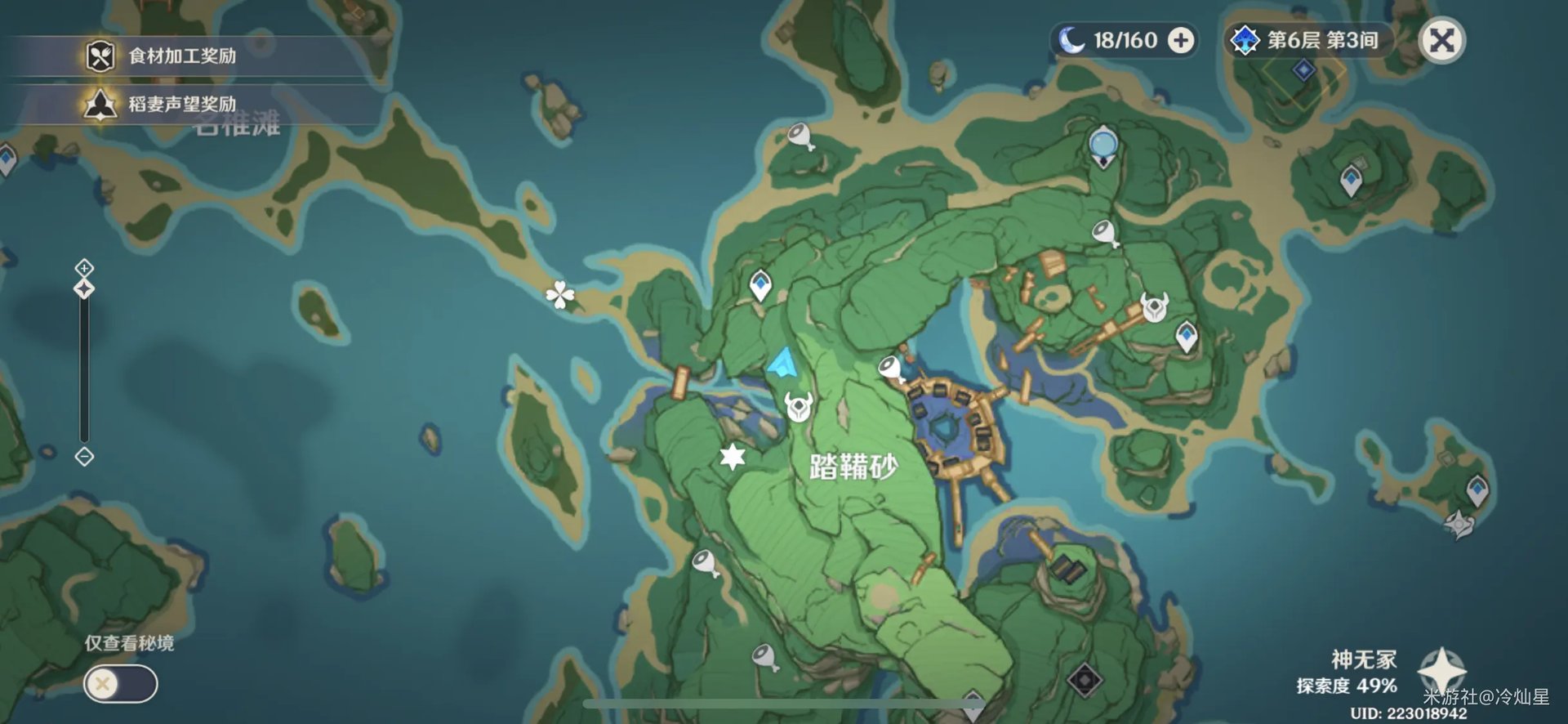Screen dimensions: 1568x724
Task: Select the horned boss icon near 踏鞴砂 label
Action: 798,405
